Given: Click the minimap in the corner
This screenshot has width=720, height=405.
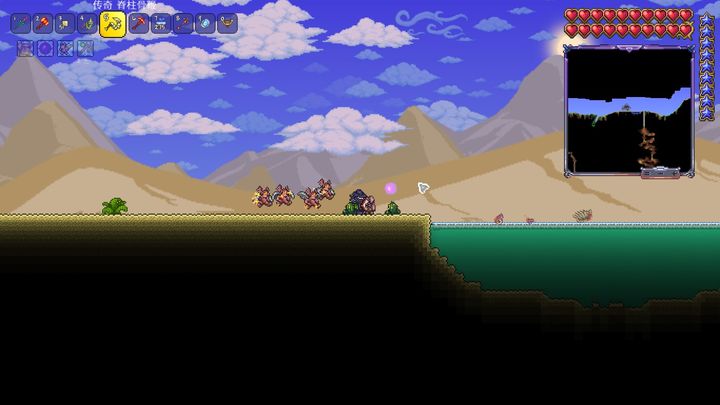Looking at the screenshot, I should 628,110.
